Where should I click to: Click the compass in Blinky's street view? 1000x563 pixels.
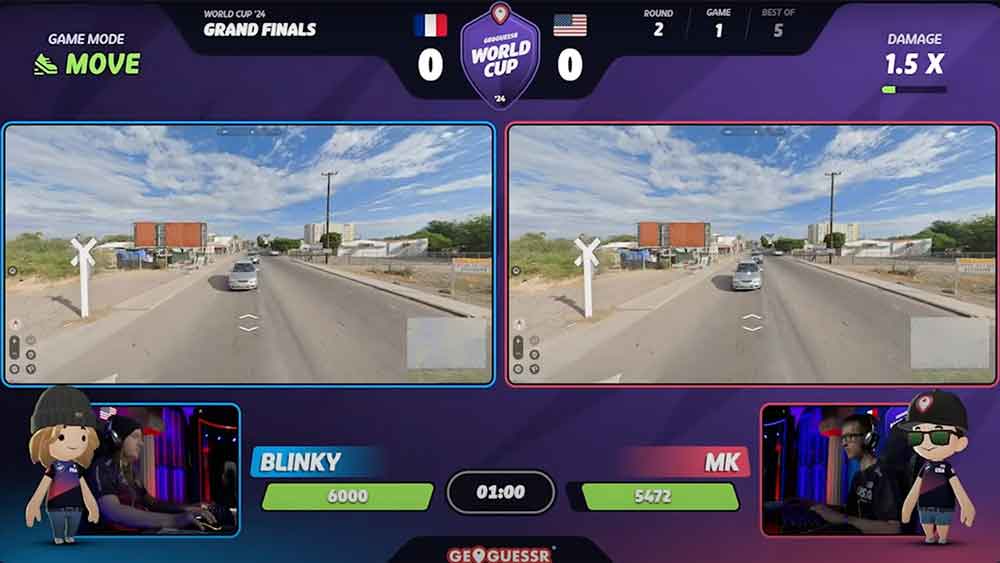click(x=15, y=323)
